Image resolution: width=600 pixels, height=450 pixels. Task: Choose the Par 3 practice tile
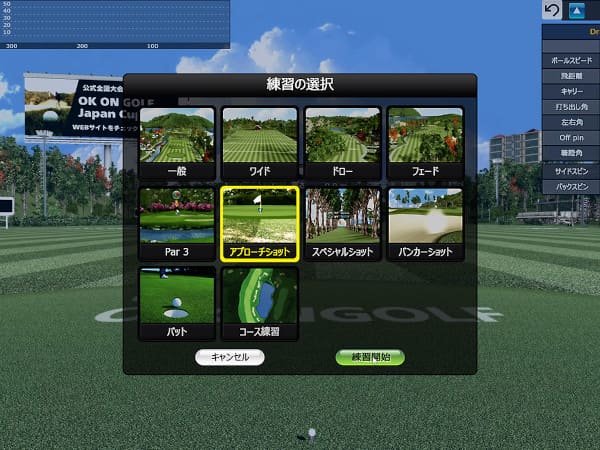(177, 223)
